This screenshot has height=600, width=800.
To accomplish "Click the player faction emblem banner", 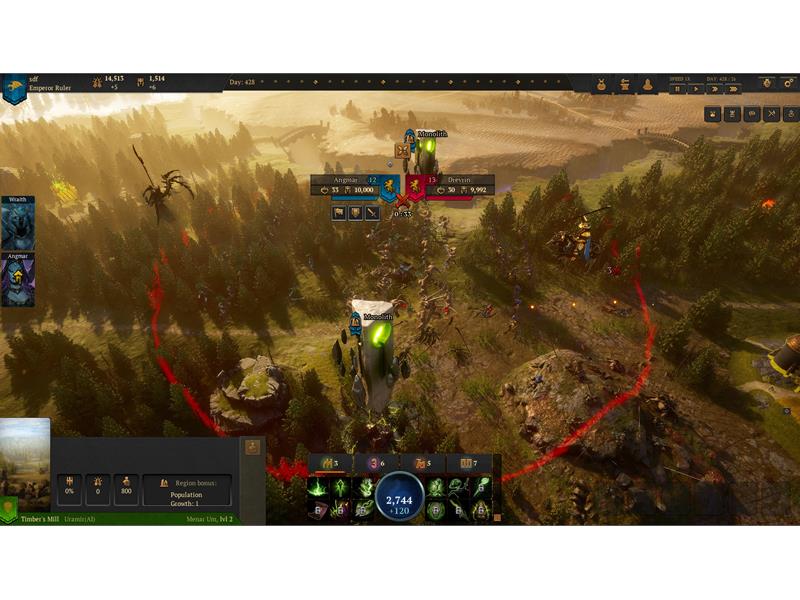I will [x=14, y=88].
